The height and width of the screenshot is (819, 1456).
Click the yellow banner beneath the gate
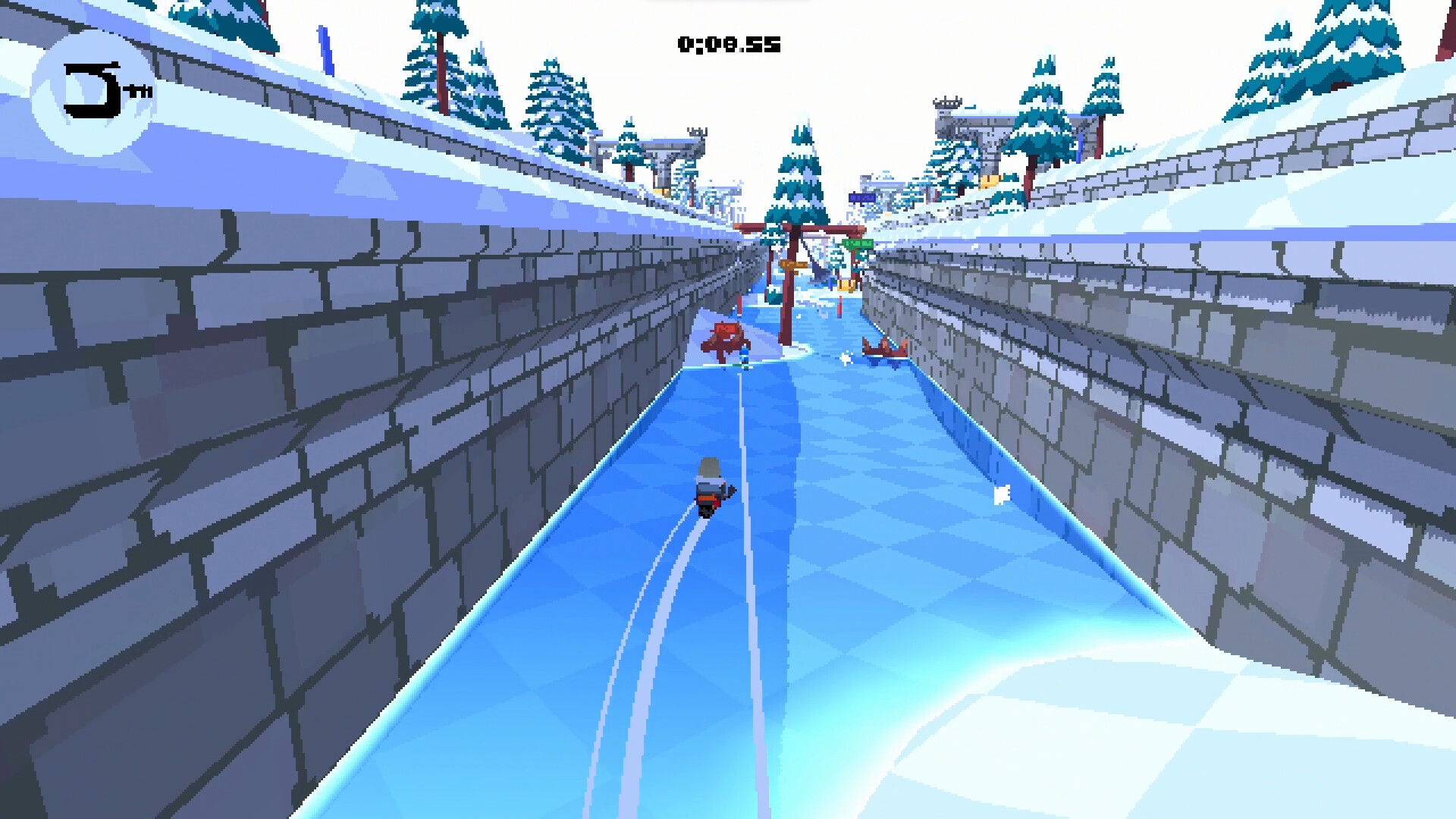click(845, 284)
